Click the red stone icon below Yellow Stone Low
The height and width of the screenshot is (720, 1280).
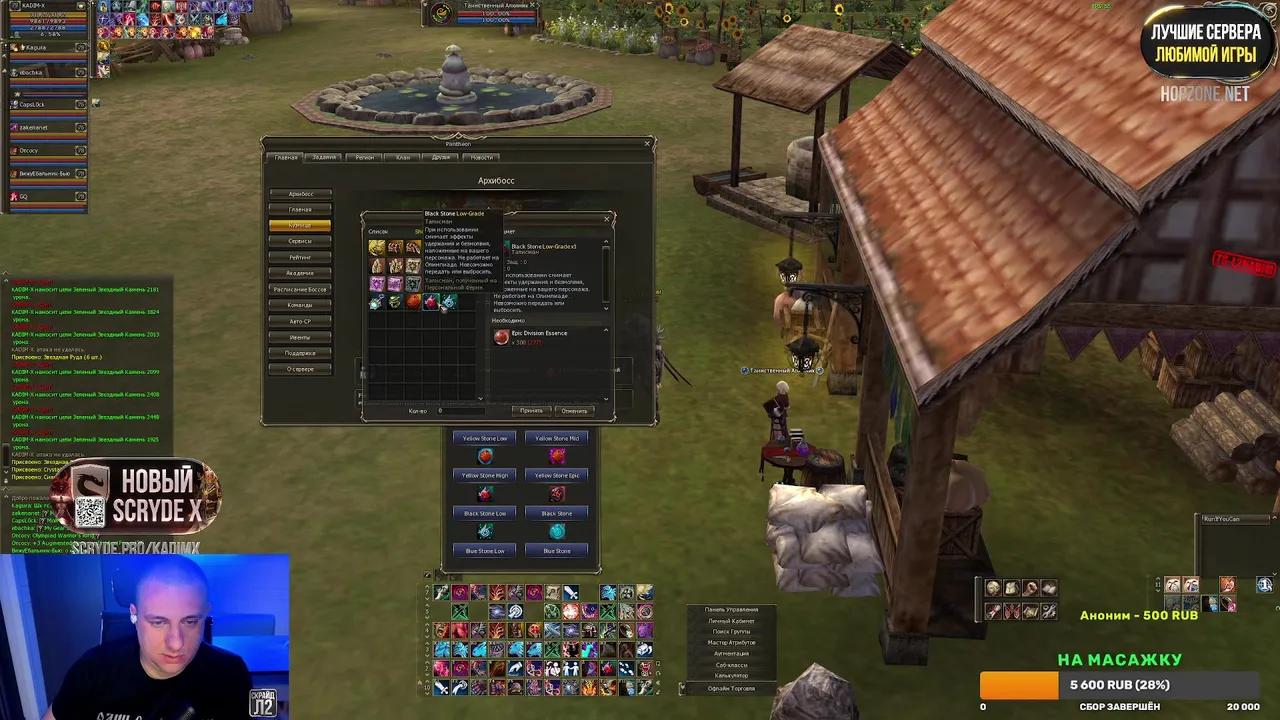tap(486, 456)
